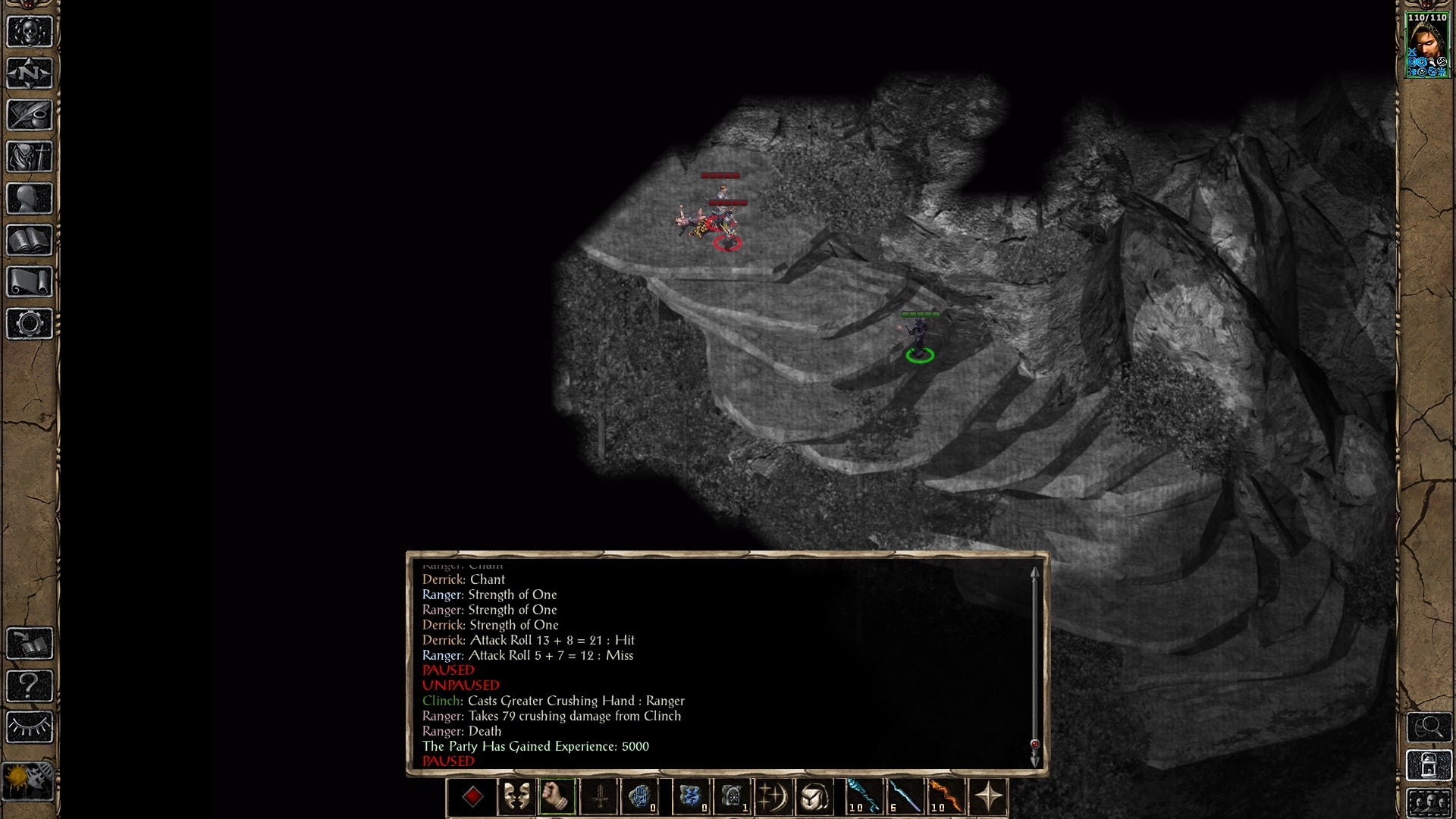
Task: Open the journal quill and inkwell icon
Action: [30, 115]
